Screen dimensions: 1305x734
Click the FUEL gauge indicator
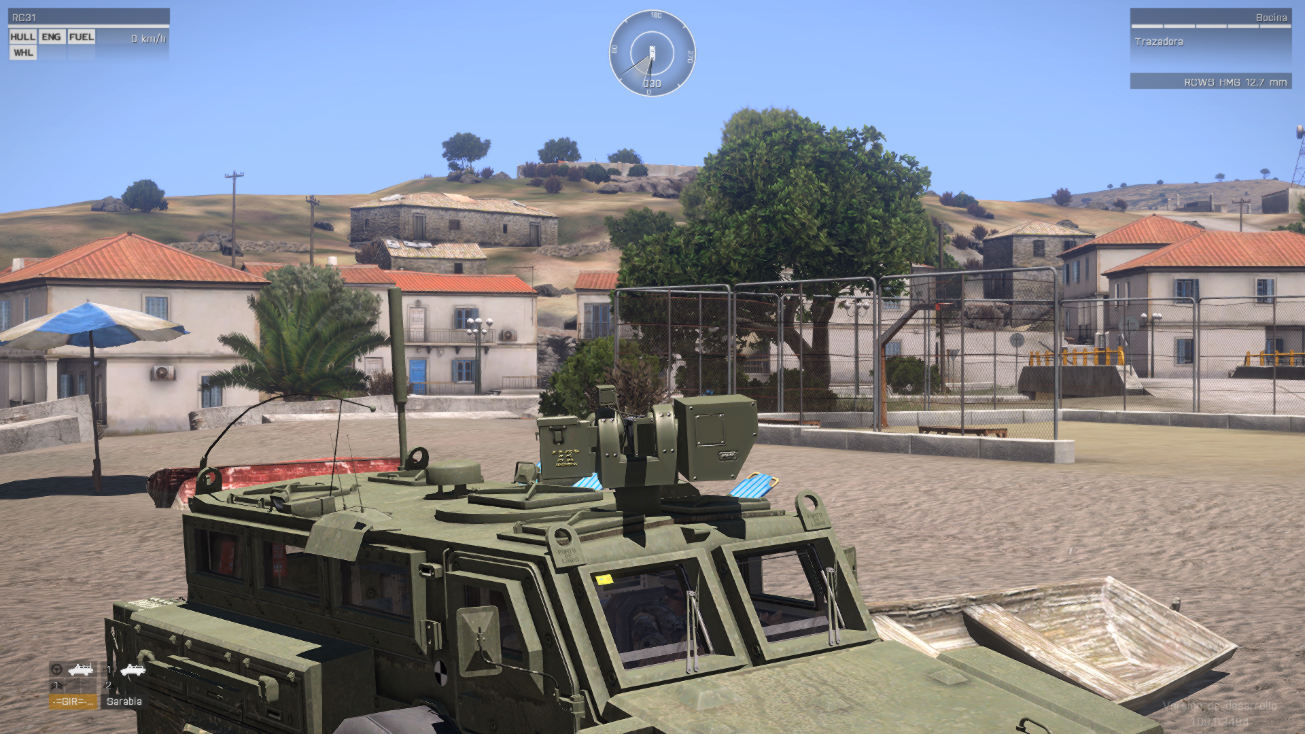click(x=82, y=37)
